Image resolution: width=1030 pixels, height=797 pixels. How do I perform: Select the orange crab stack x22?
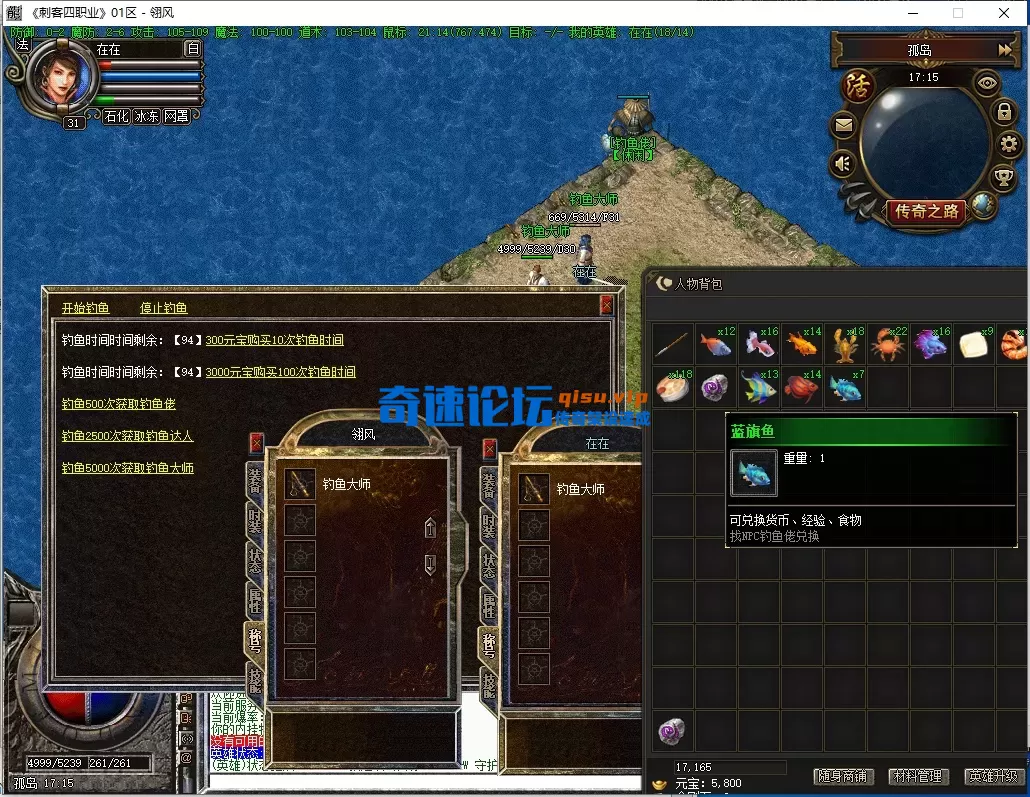click(x=887, y=345)
